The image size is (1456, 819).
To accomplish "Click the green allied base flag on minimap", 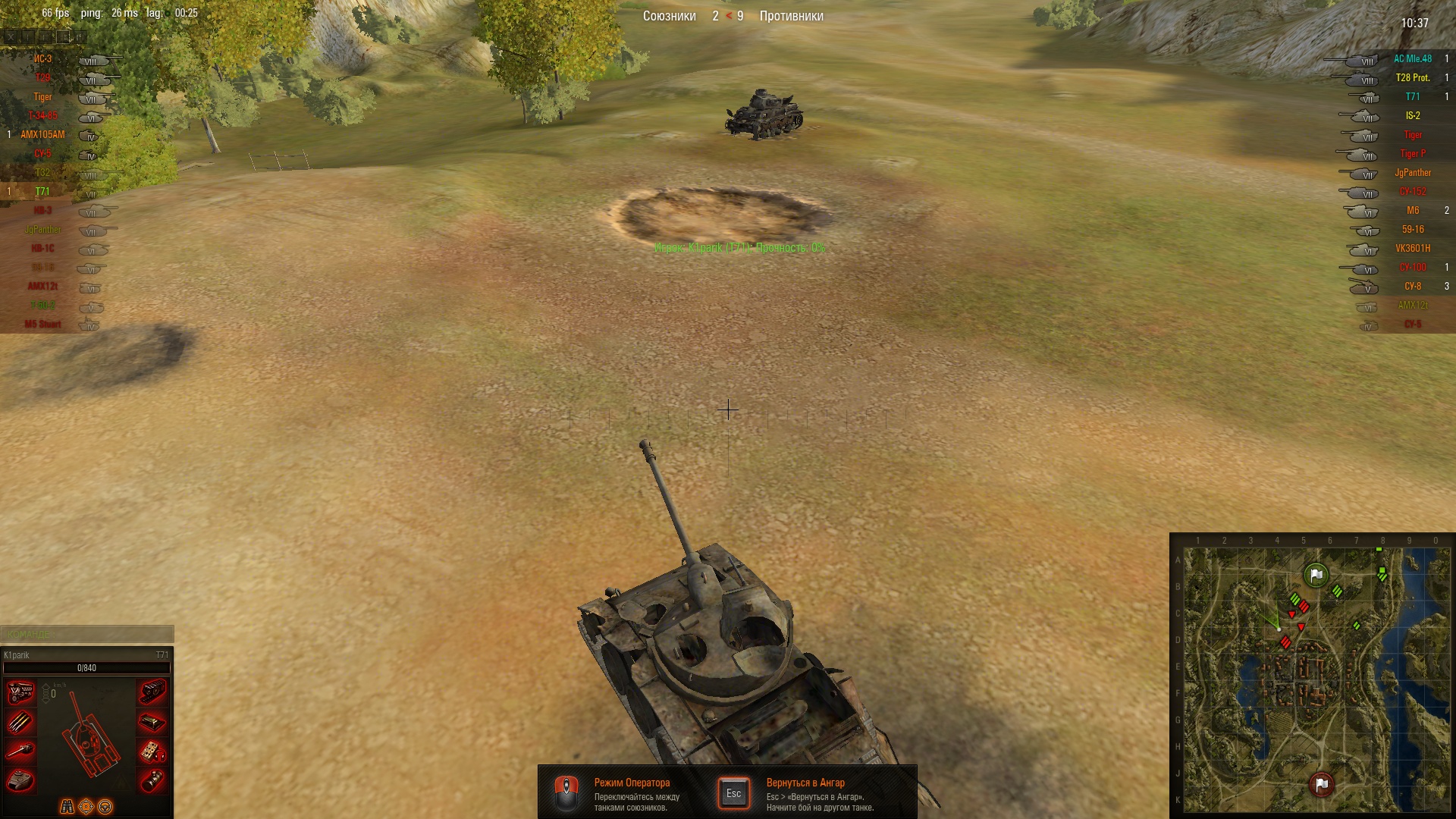I will click(1316, 576).
